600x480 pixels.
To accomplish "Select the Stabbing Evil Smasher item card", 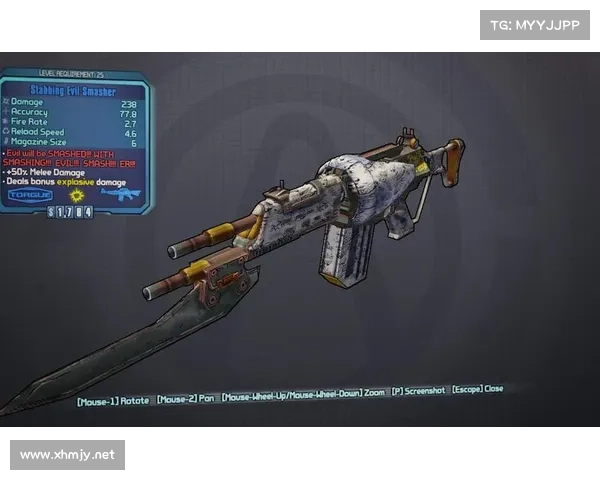I will pos(76,140).
